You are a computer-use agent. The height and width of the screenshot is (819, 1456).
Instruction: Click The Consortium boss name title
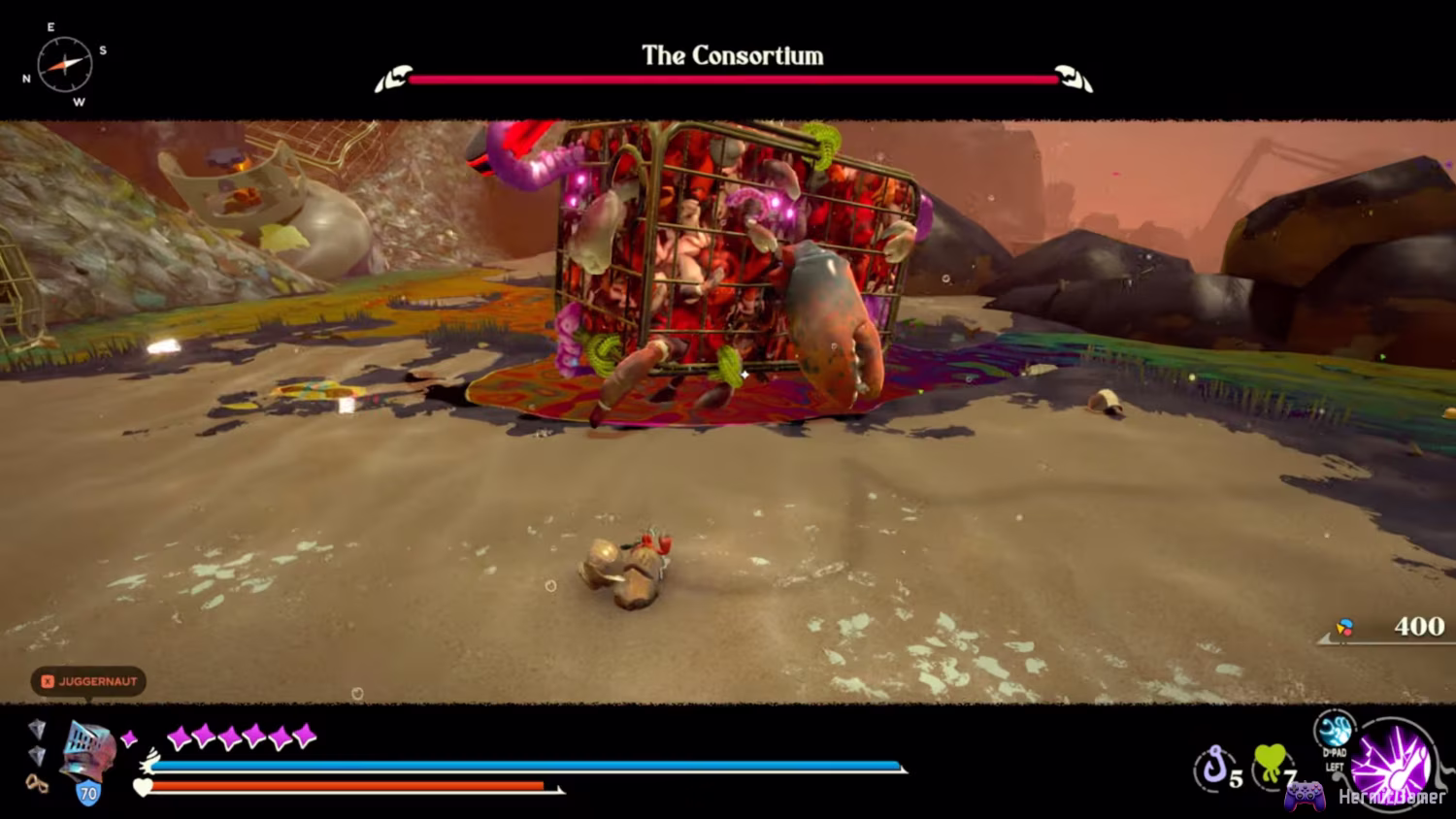(x=731, y=55)
